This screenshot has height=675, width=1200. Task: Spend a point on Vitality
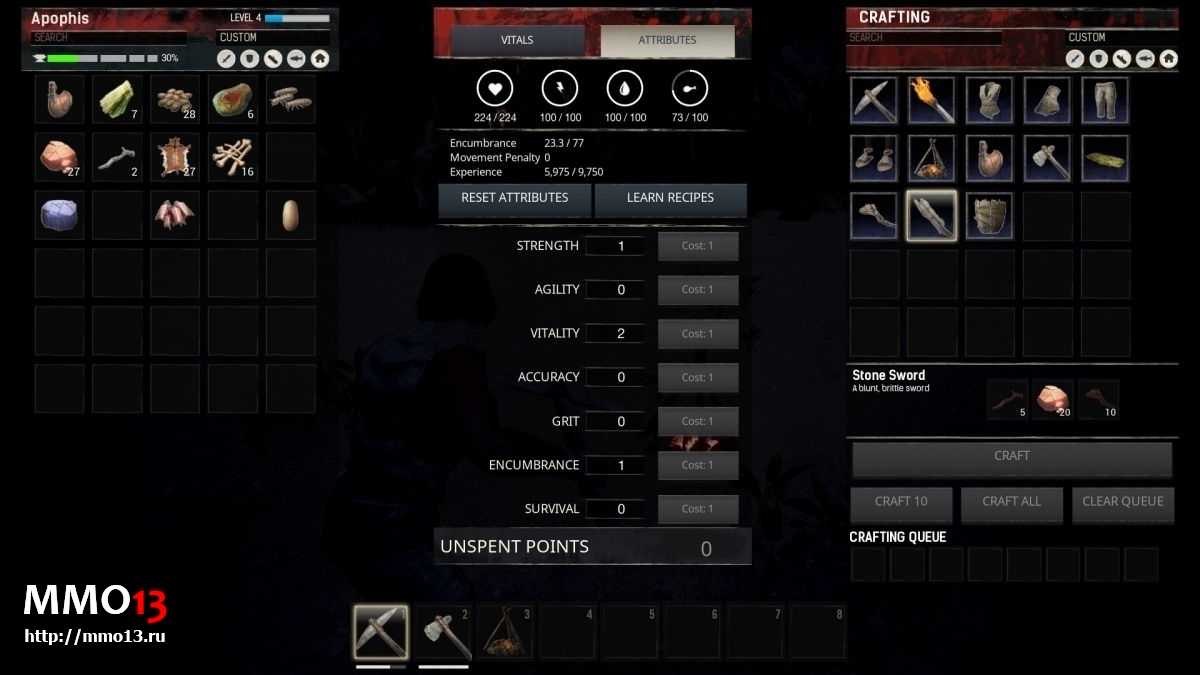pyautogui.click(x=698, y=334)
